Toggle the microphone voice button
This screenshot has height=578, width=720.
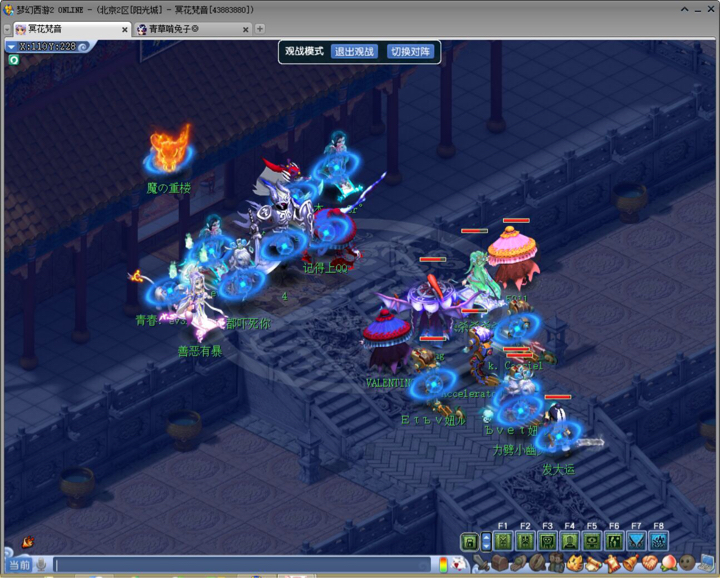tap(41, 565)
